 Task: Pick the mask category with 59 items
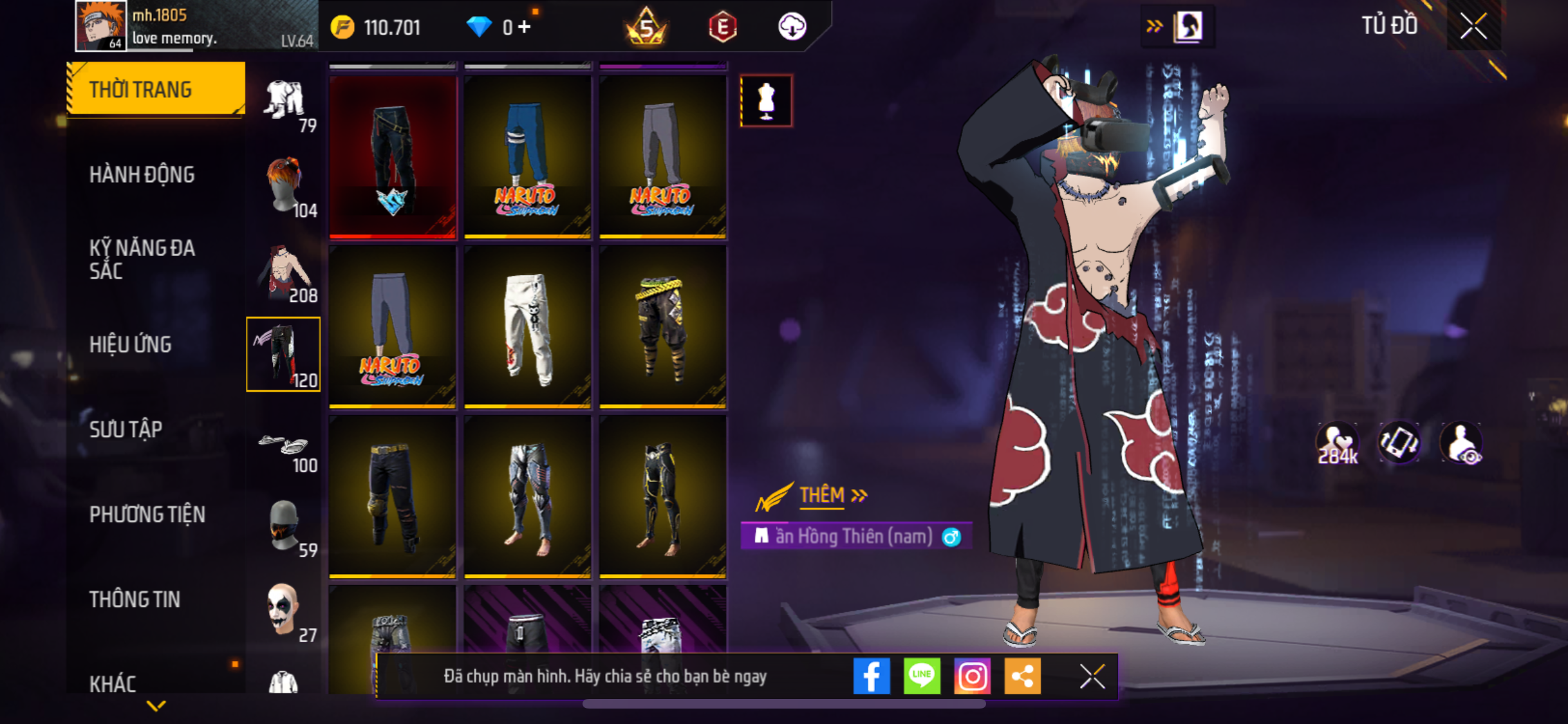(x=284, y=526)
